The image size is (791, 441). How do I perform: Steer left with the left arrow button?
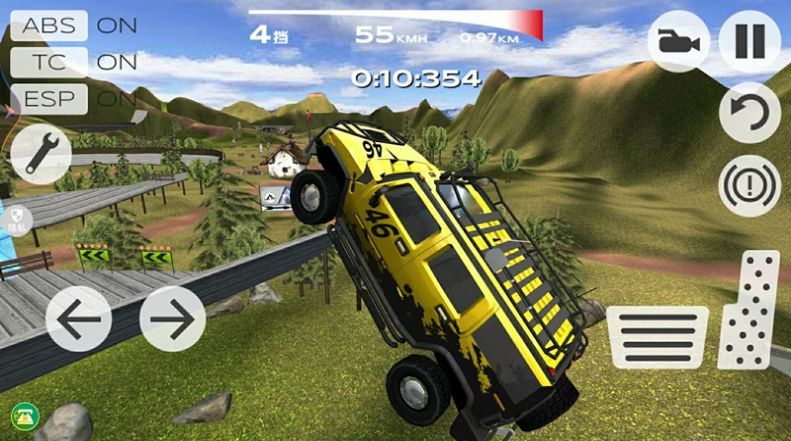pos(78,319)
